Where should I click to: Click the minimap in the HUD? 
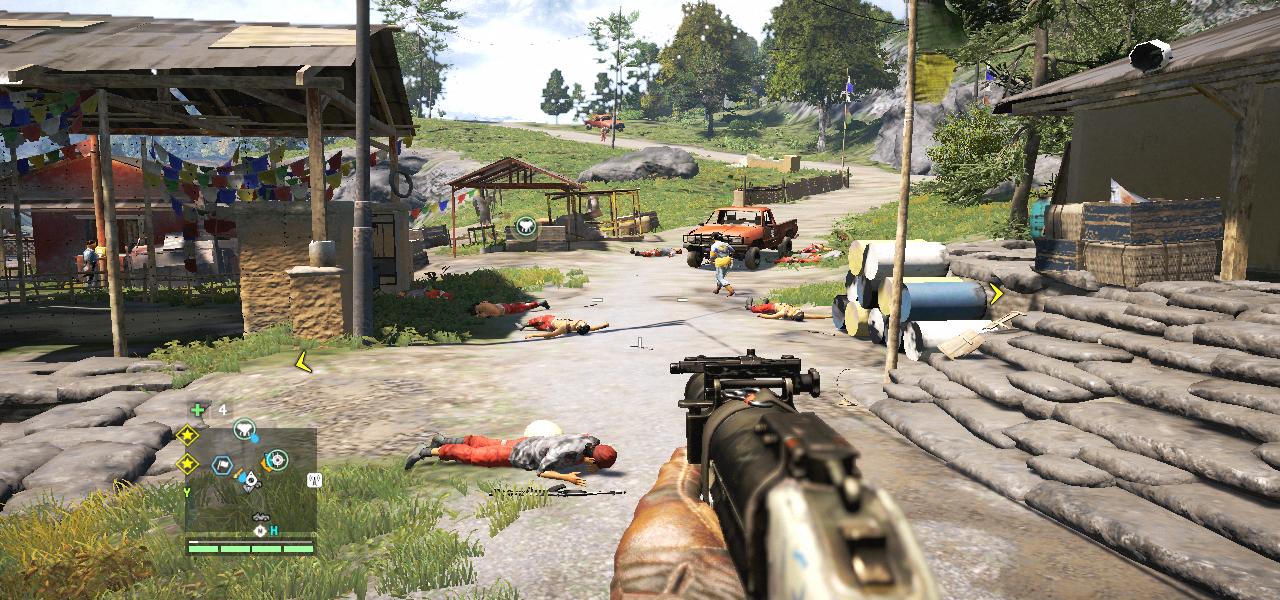point(250,481)
